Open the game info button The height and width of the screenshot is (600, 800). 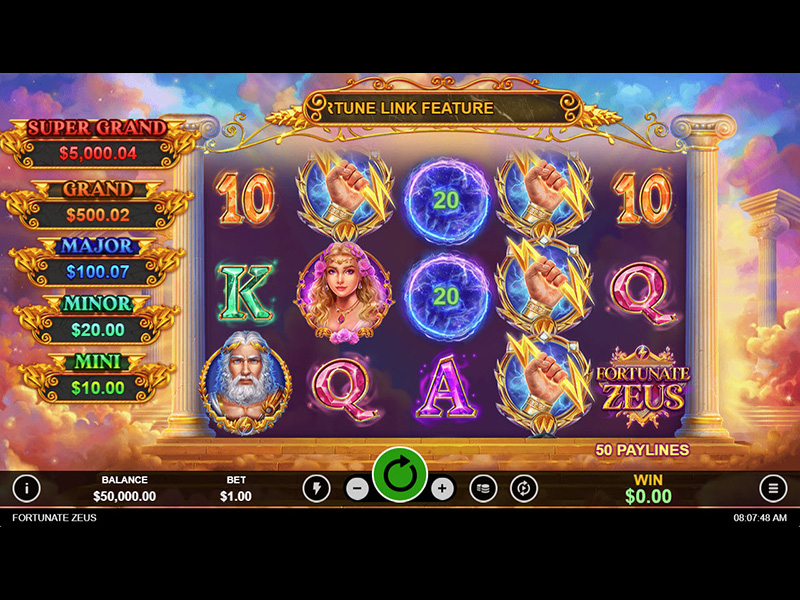(x=26, y=488)
